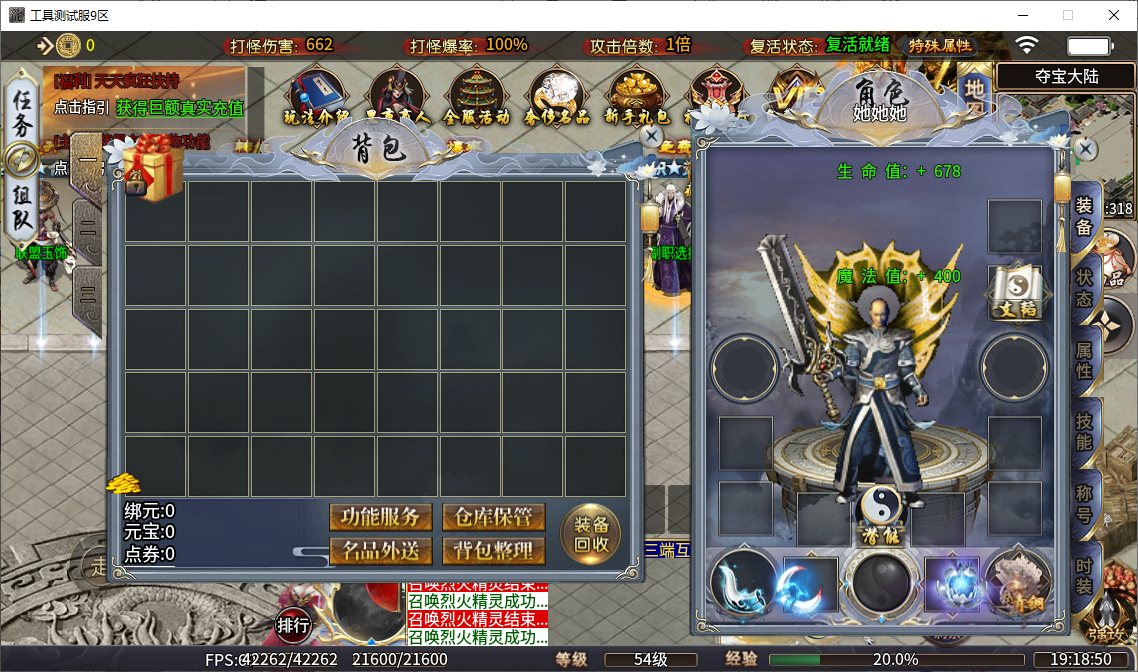The height and width of the screenshot is (672, 1138).
Task: Switch to the 属性 attributes tab
Action: point(1084,356)
